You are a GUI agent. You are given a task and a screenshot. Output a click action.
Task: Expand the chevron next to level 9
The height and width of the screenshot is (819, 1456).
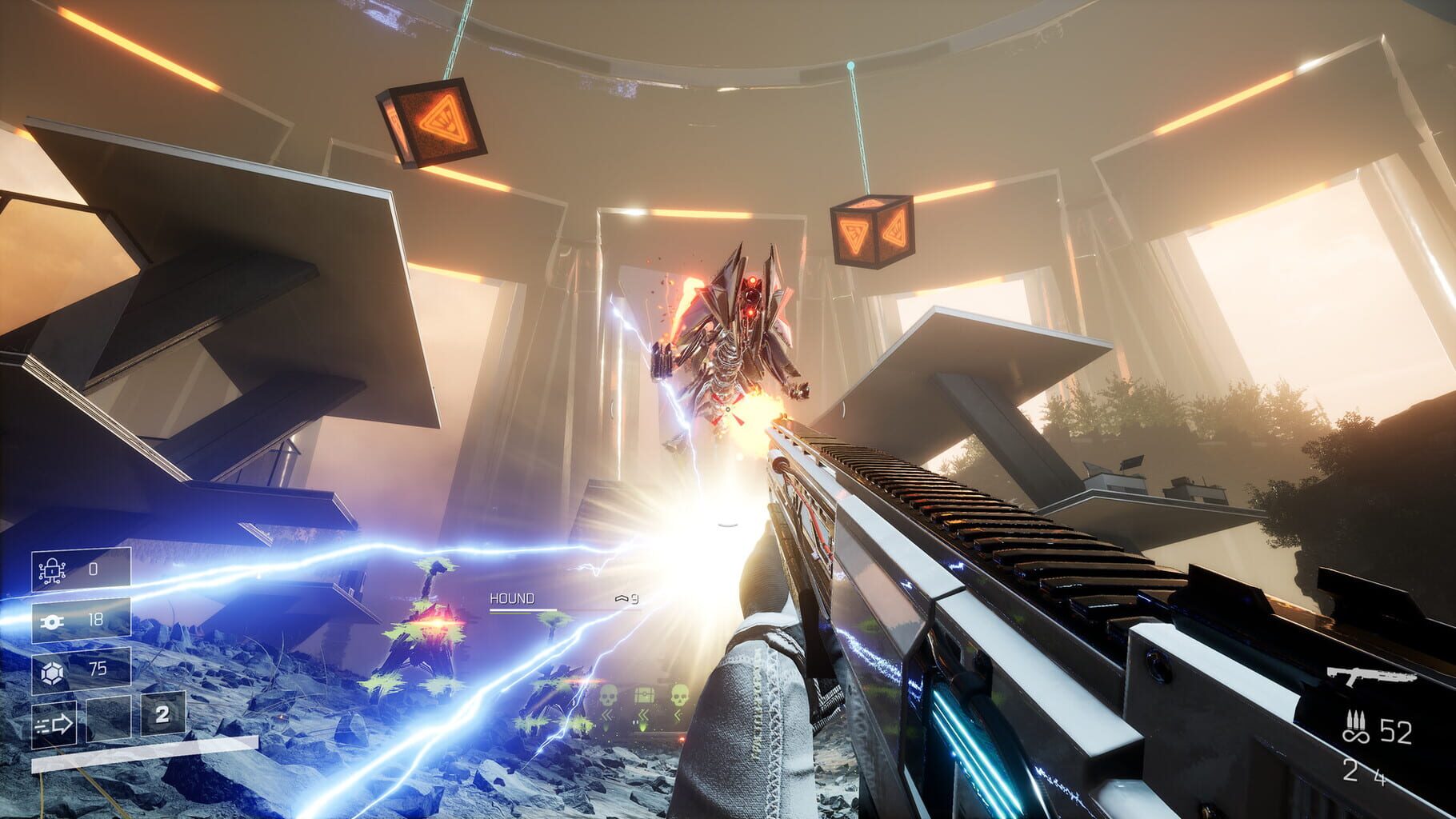pos(622,599)
